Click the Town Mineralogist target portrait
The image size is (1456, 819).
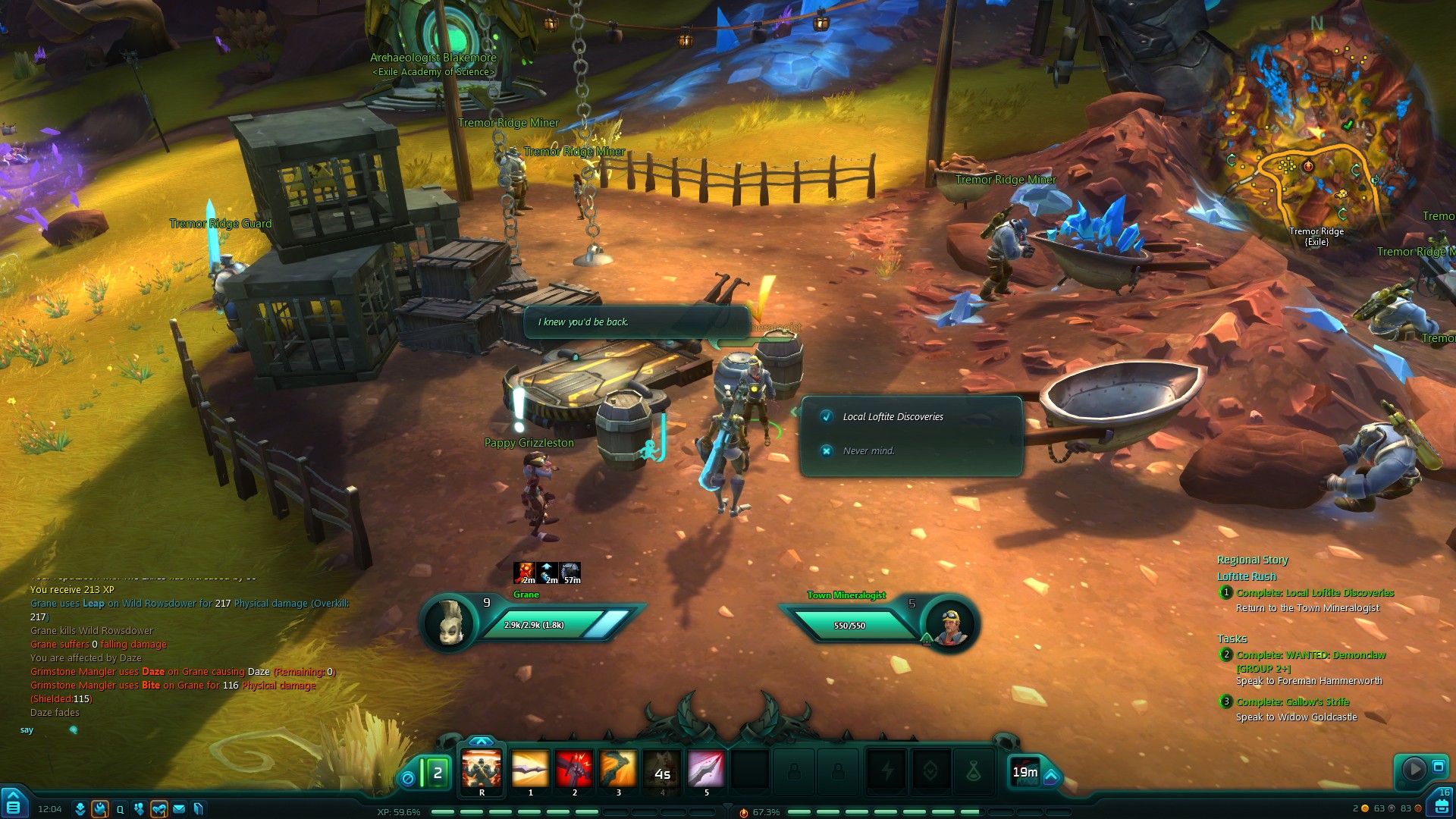point(951,625)
